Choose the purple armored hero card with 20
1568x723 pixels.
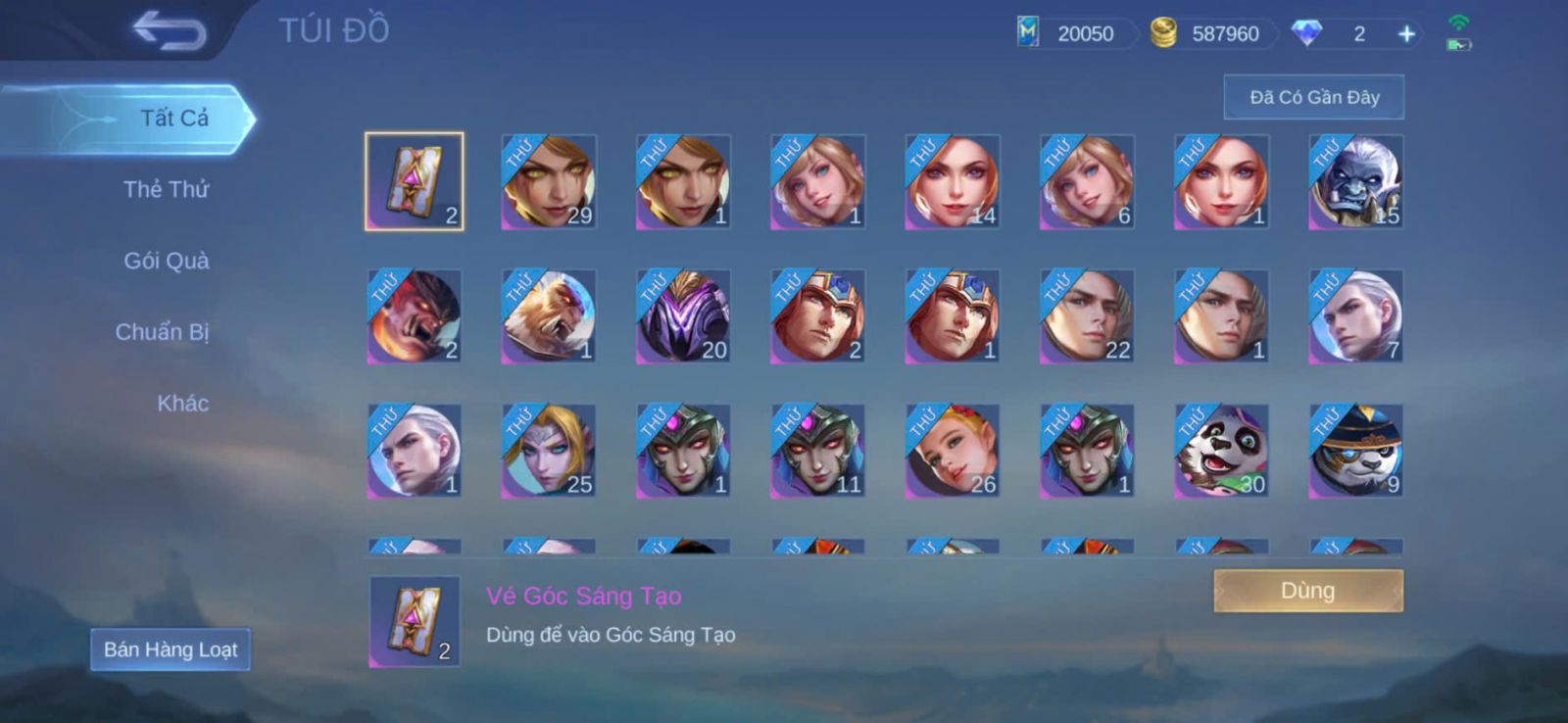[x=683, y=316]
